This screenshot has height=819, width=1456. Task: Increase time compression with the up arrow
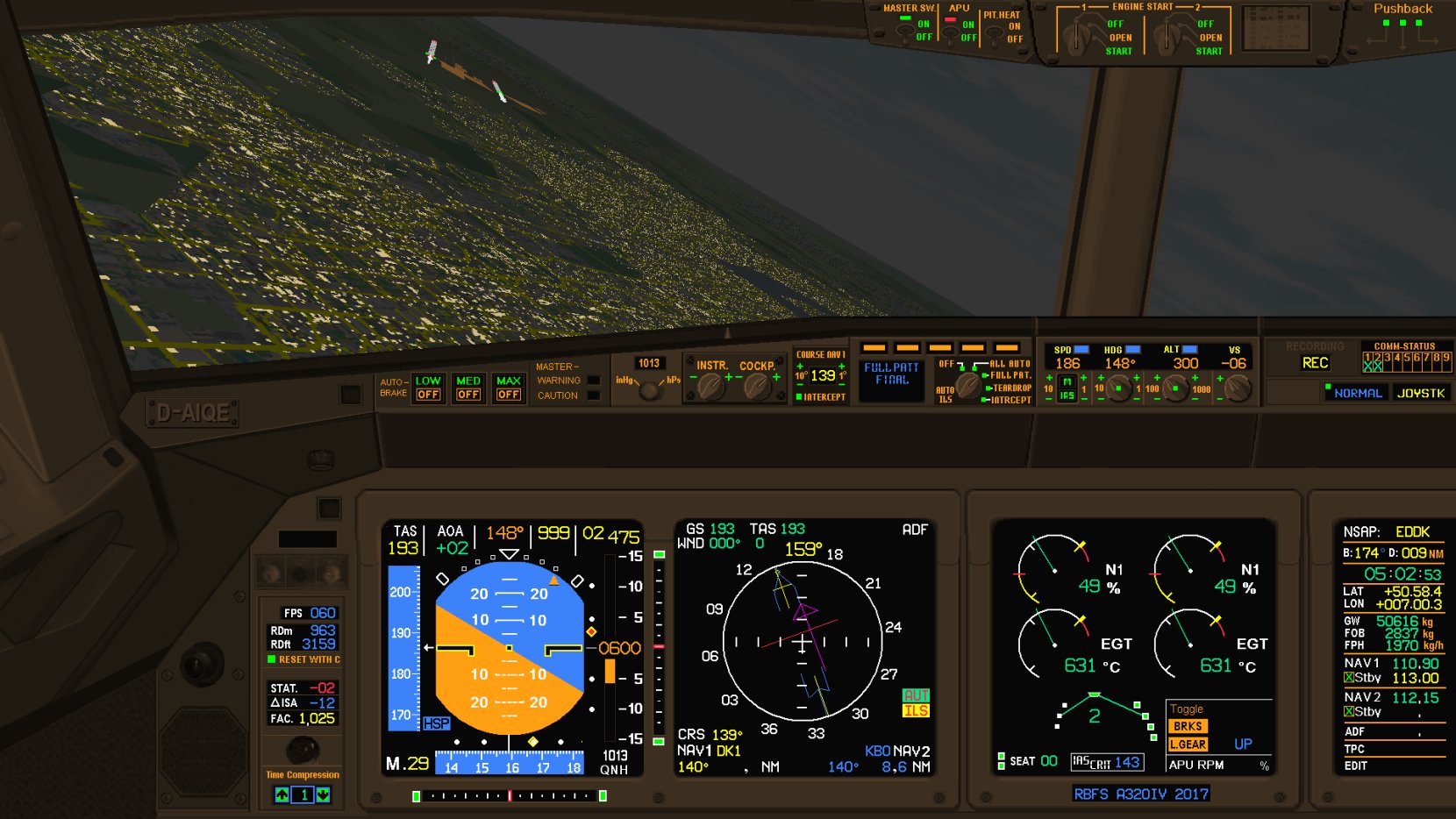pyautogui.click(x=282, y=794)
